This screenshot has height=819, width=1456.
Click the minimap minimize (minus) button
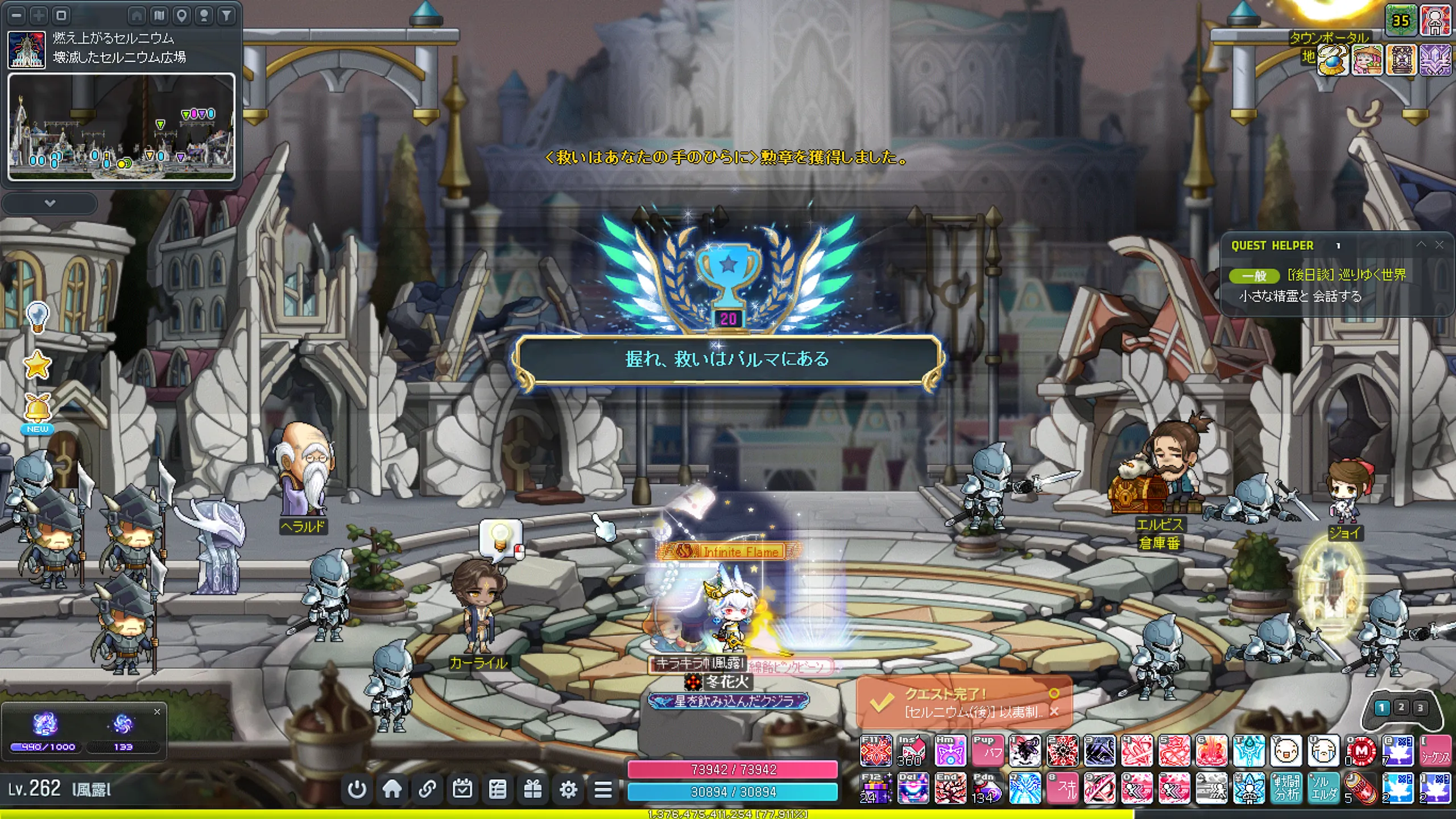(16, 15)
